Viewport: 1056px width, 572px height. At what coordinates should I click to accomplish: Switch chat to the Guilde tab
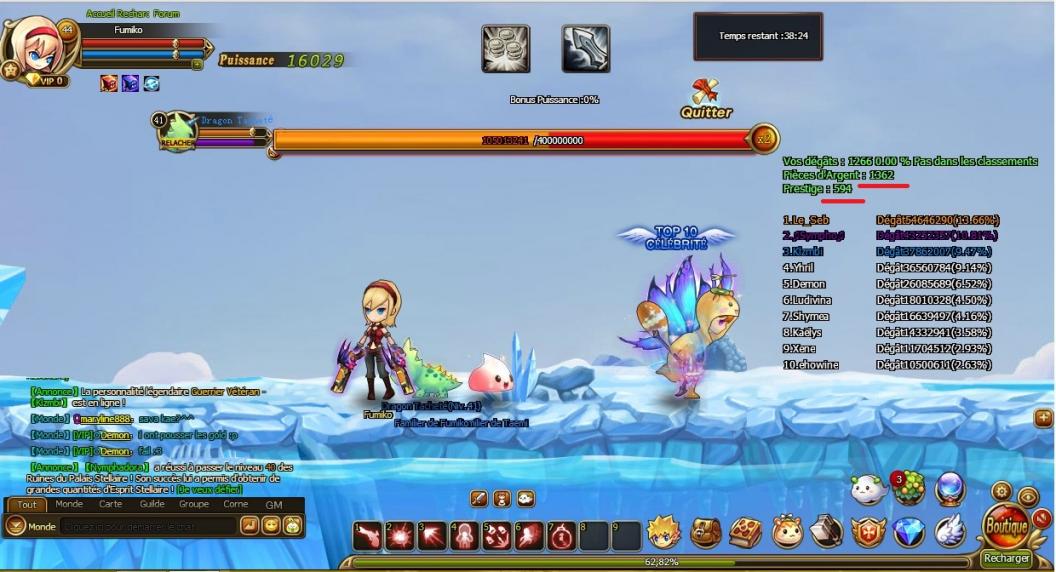pos(152,504)
